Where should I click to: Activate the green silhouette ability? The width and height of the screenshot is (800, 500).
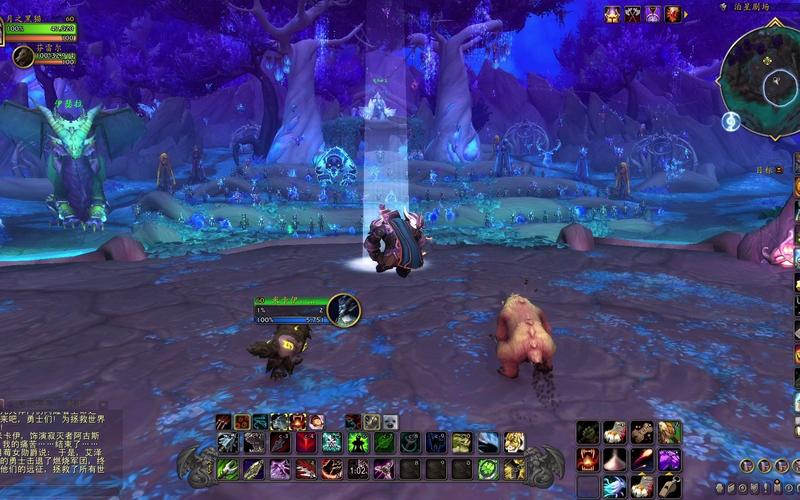[x=359, y=442]
